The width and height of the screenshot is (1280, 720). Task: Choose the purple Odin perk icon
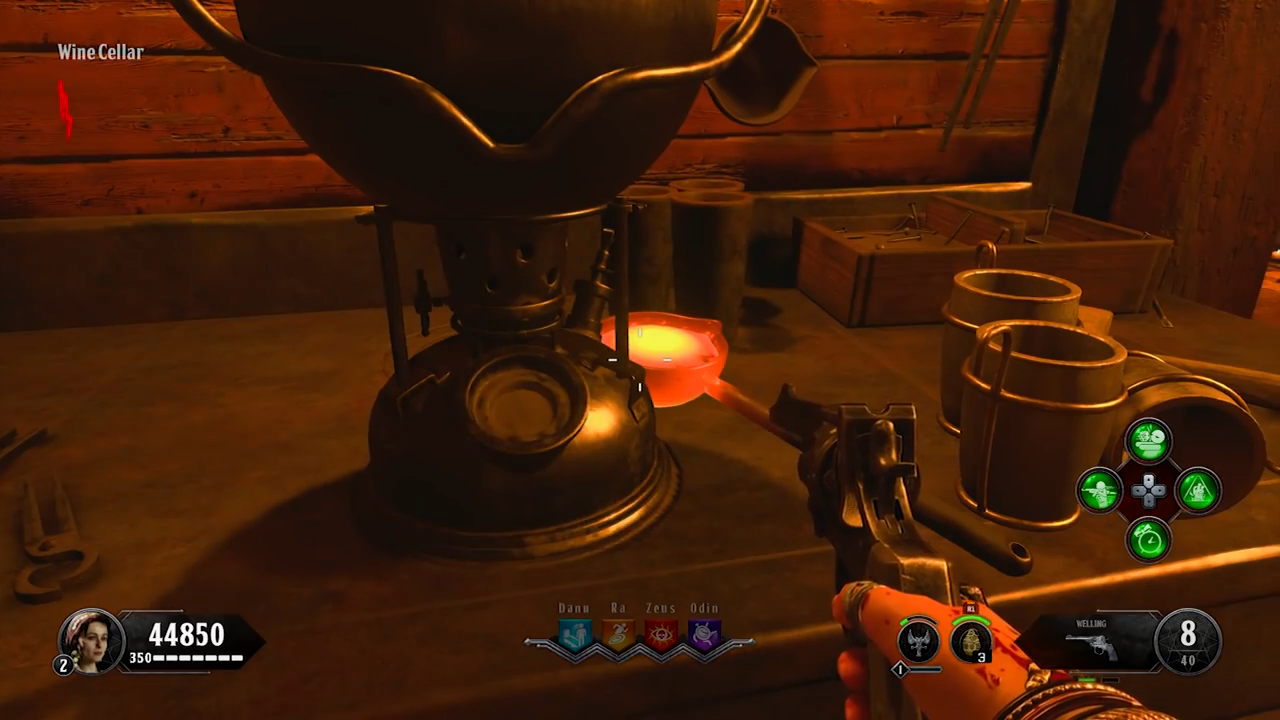[705, 636]
